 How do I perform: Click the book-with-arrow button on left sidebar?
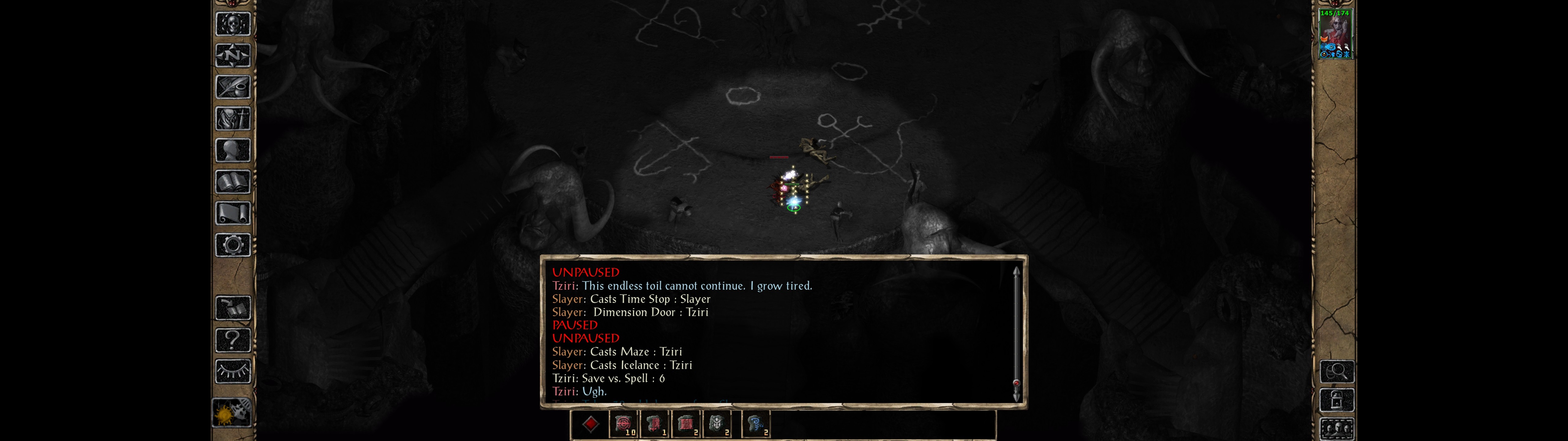(x=232, y=308)
